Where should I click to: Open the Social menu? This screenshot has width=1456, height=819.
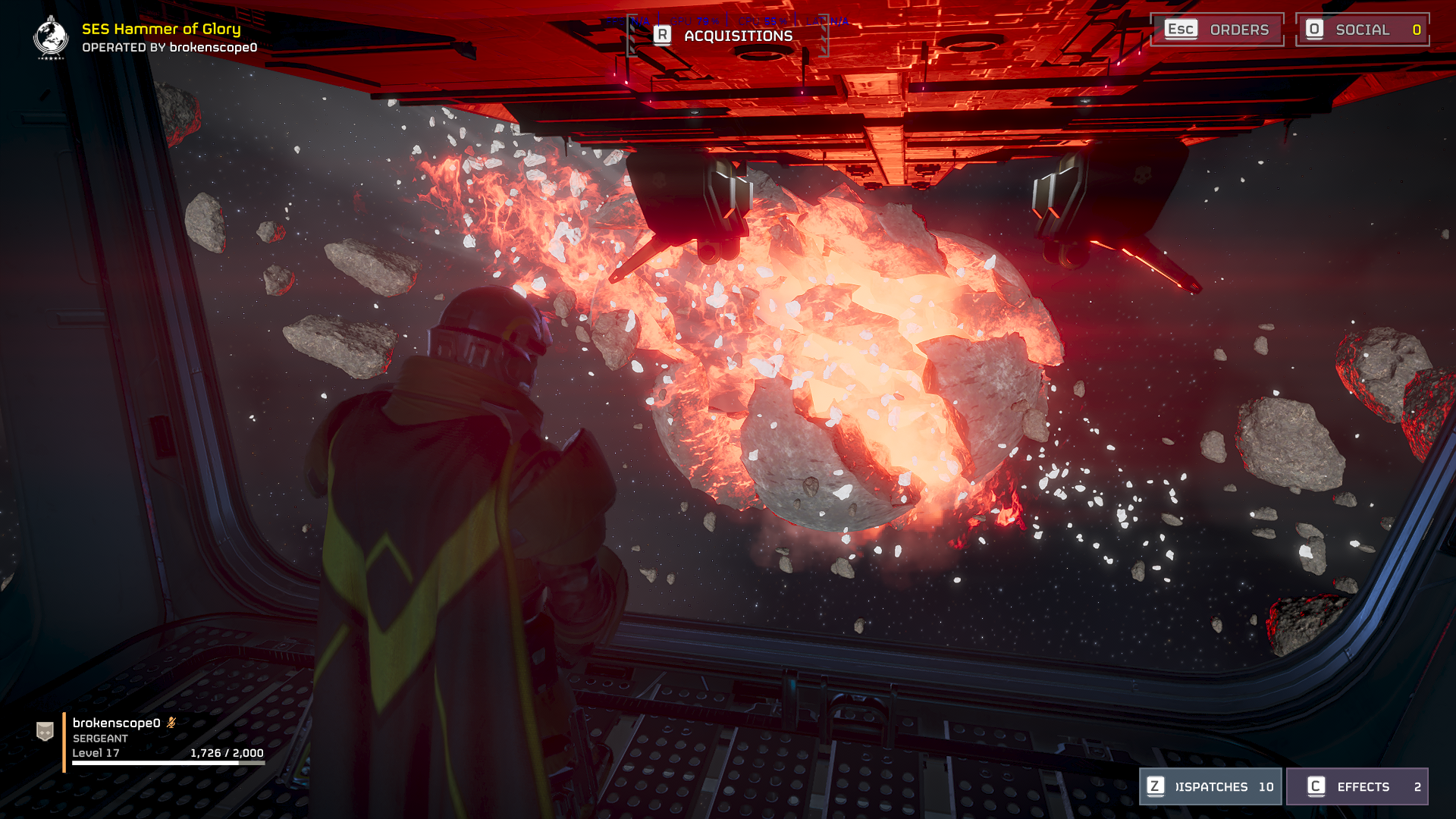(1362, 30)
